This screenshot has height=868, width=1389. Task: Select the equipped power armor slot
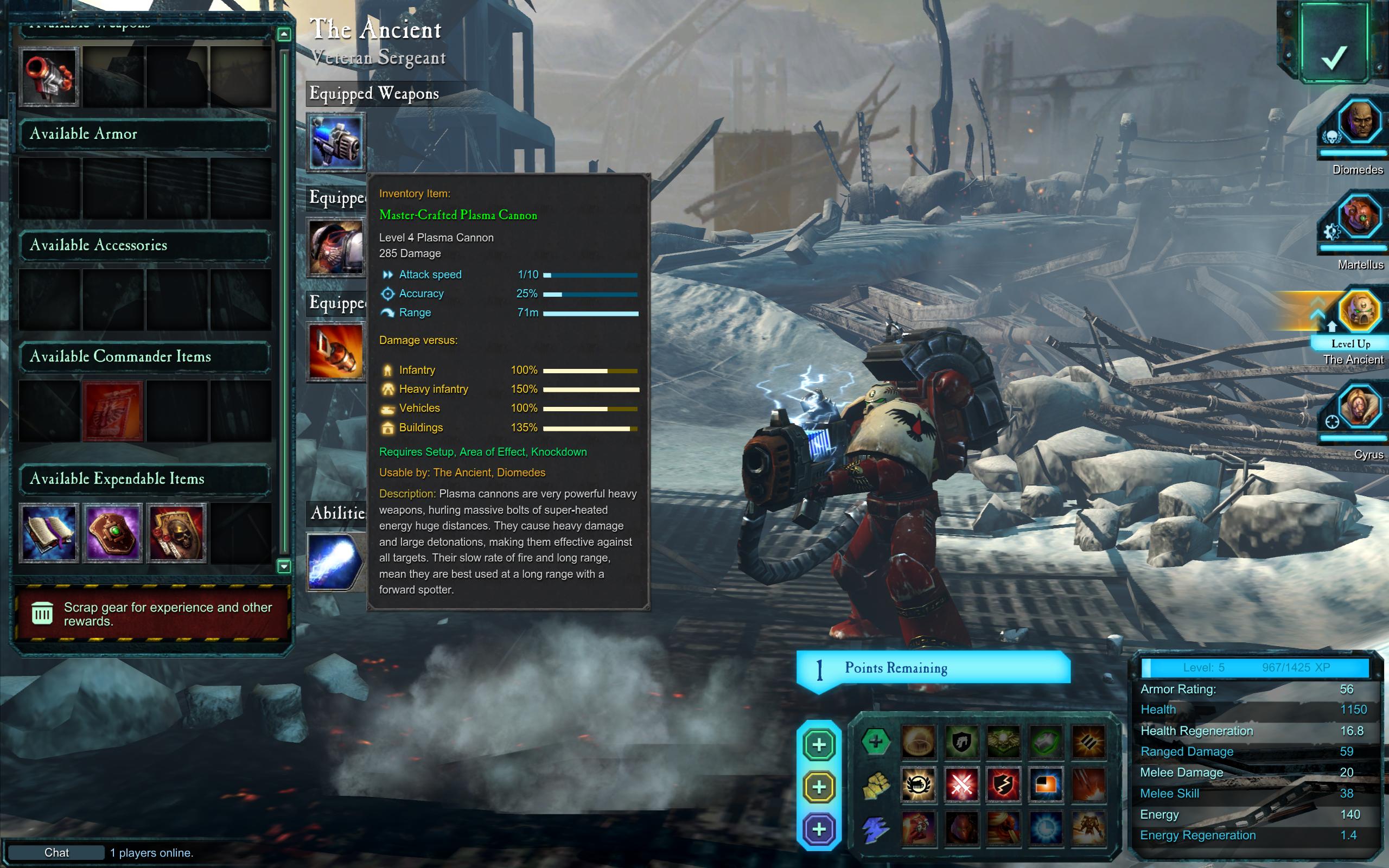[x=336, y=247]
